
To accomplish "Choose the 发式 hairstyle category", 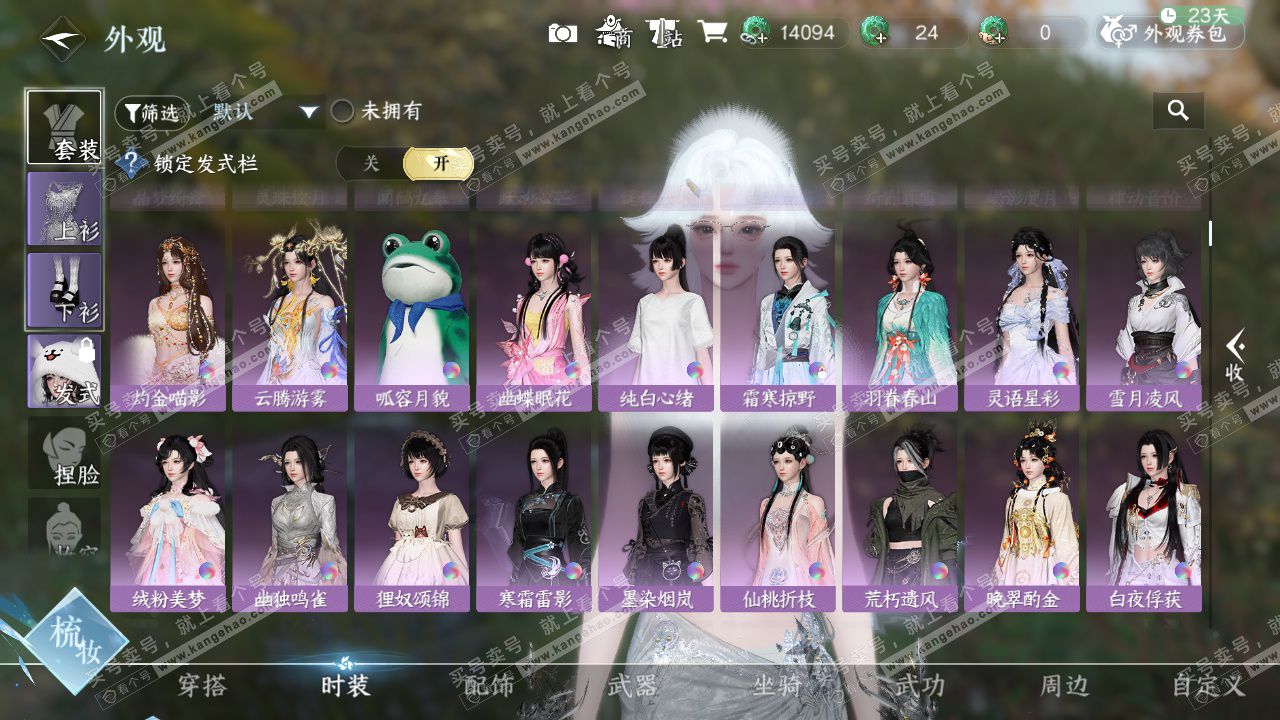I will point(64,371).
